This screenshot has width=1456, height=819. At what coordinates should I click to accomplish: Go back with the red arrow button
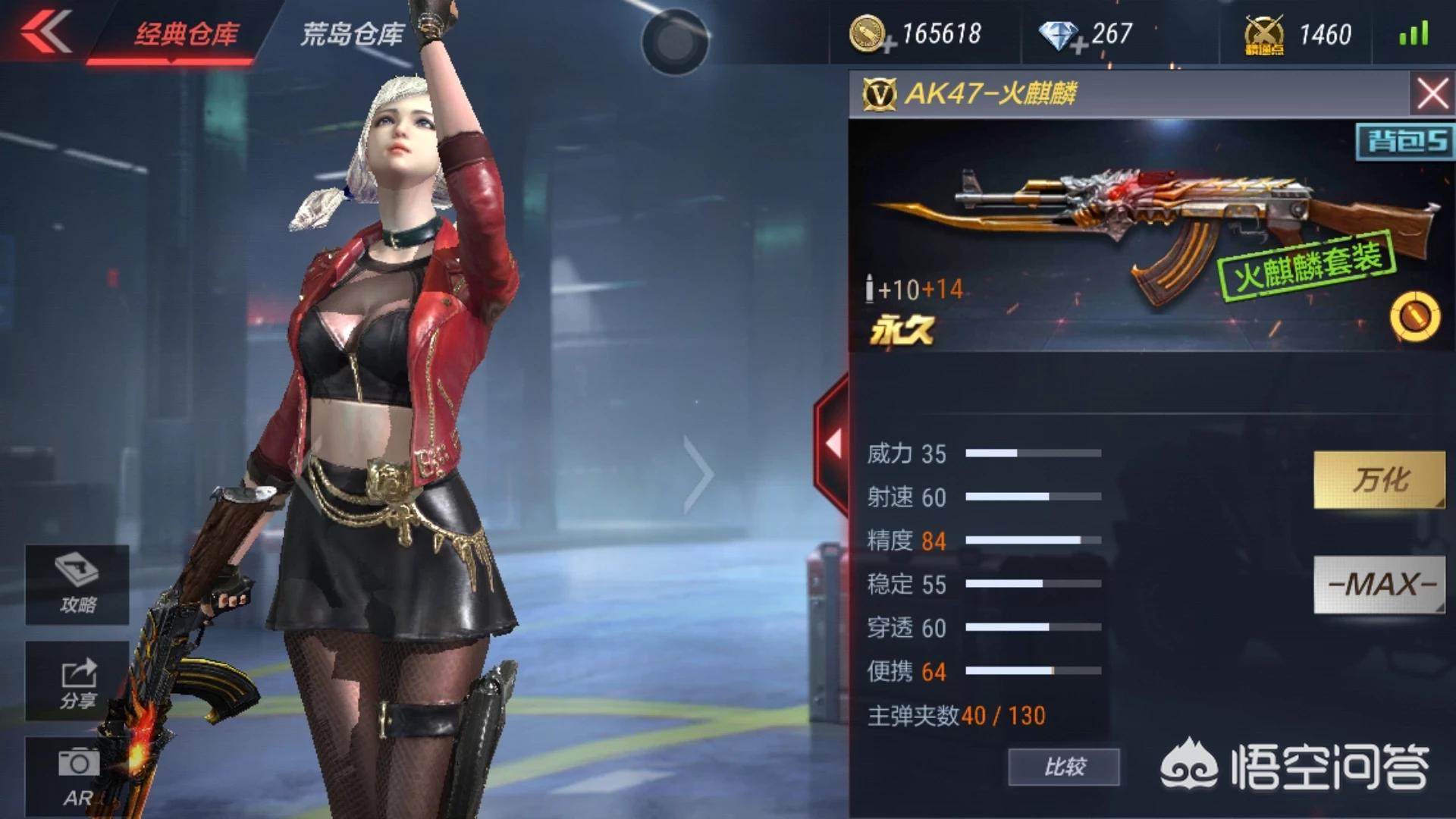click(47, 32)
